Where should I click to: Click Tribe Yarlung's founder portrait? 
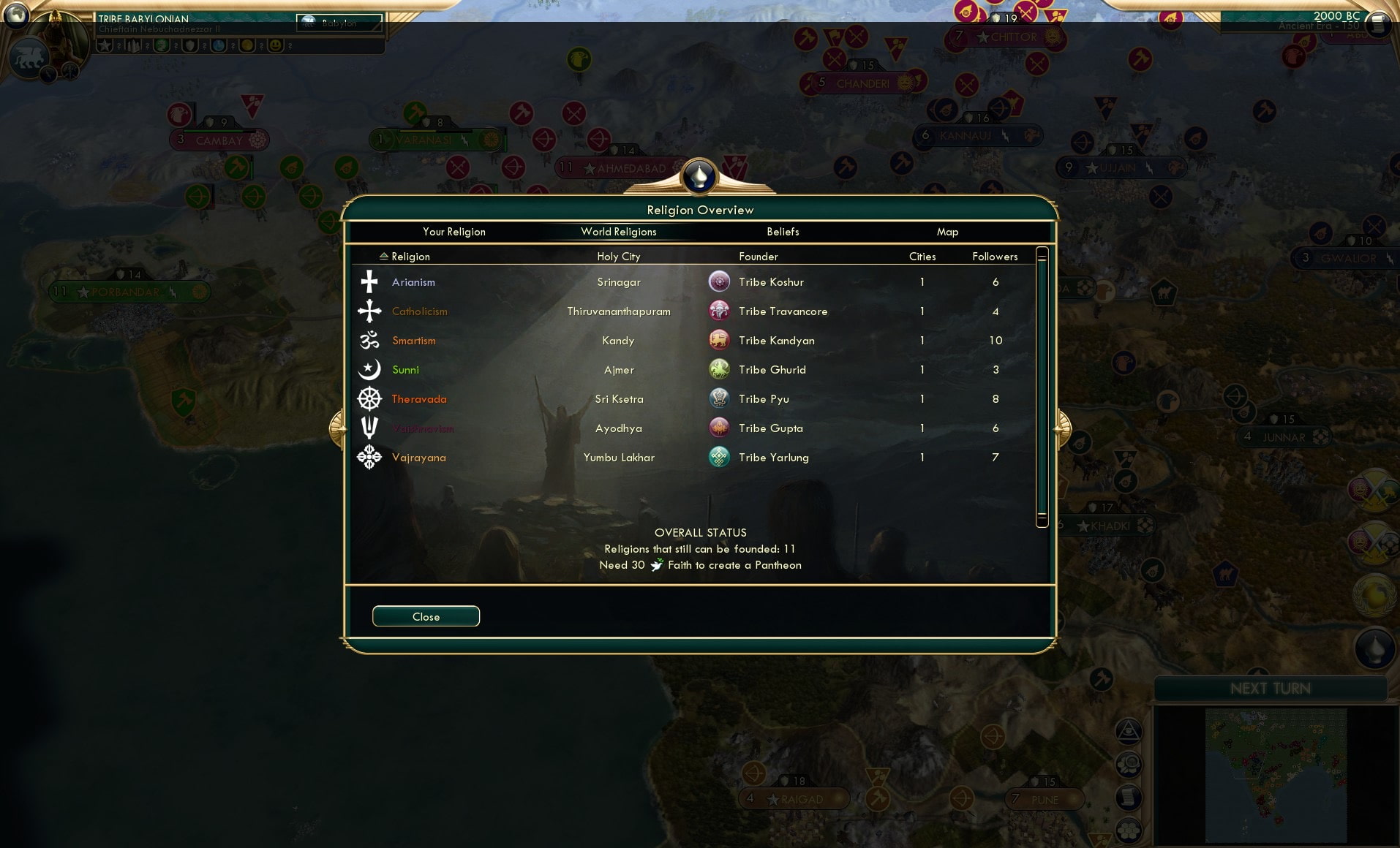pos(720,458)
